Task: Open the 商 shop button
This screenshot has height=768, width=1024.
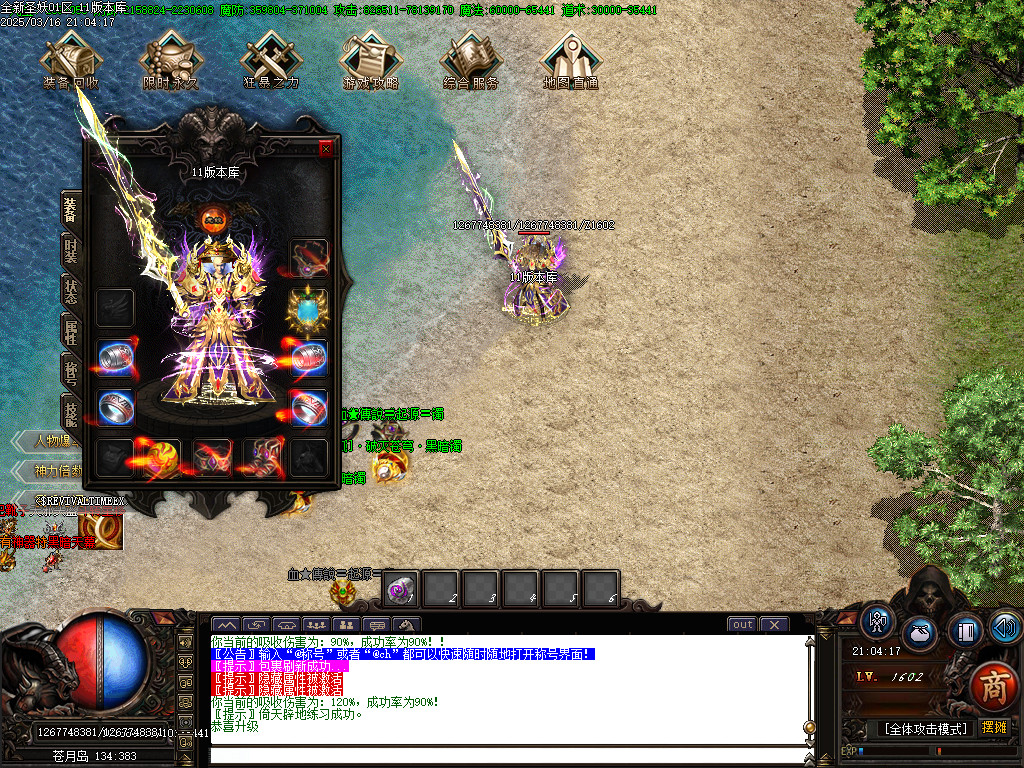Action: pos(992,685)
